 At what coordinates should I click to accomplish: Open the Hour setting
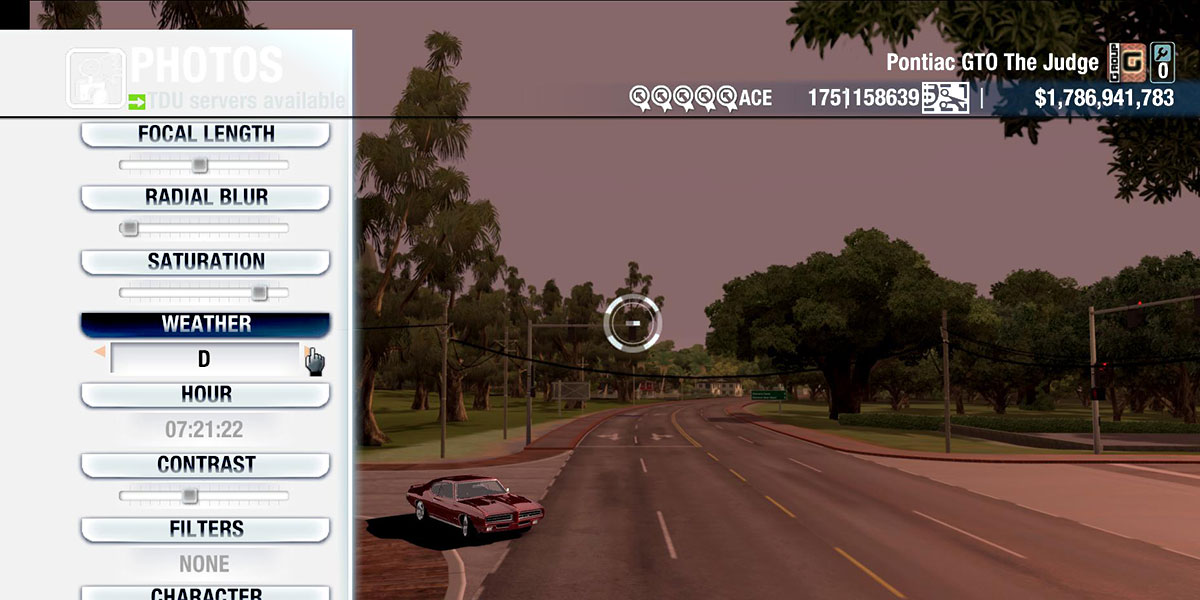coord(205,394)
